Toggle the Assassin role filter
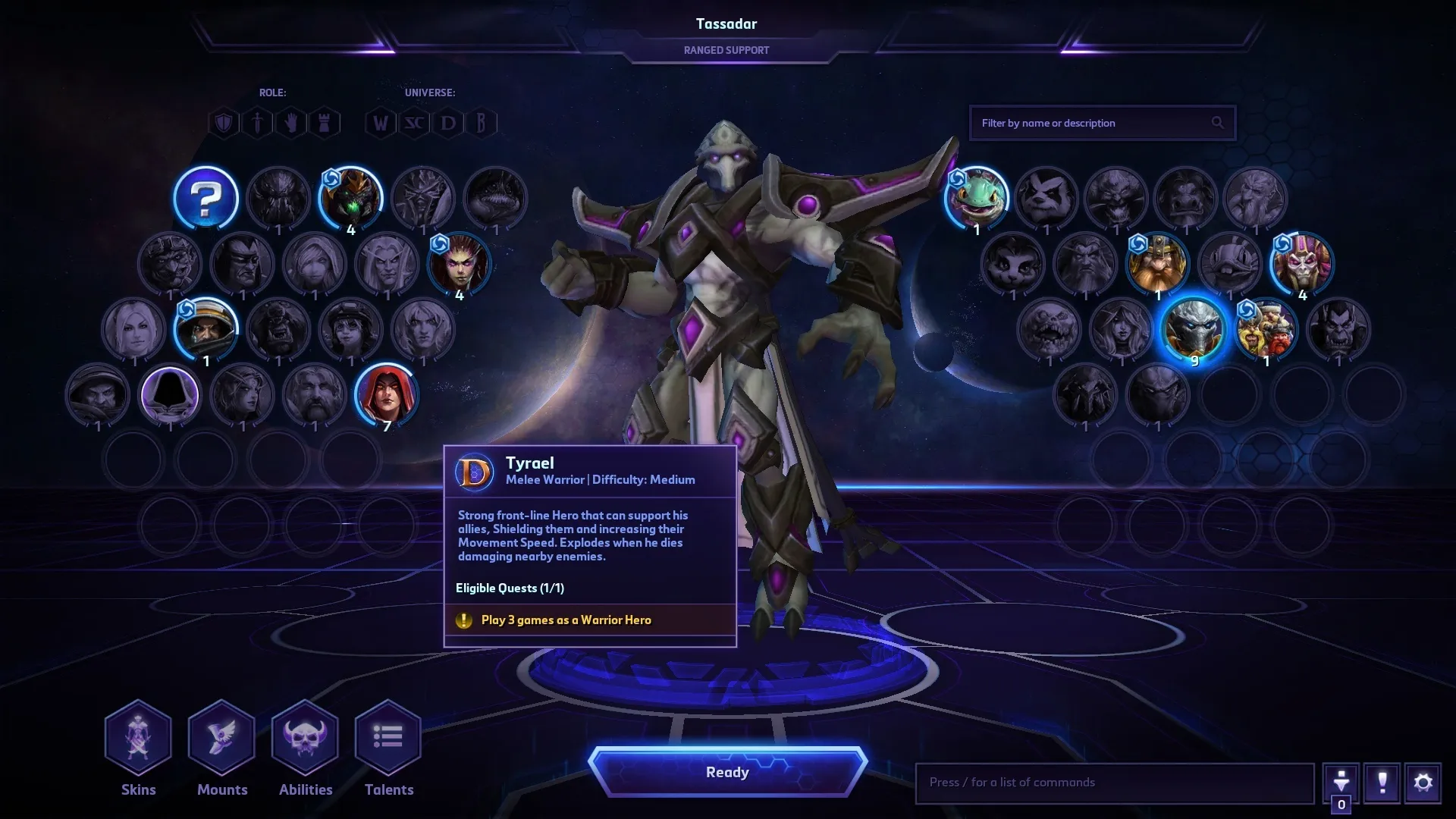Screen dimensions: 1456x819 257,122
